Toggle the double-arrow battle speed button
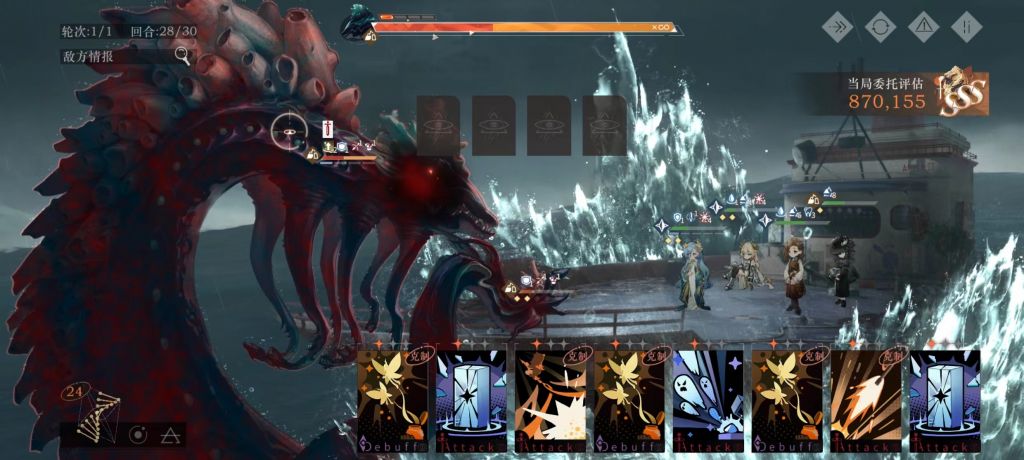 [x=837, y=26]
